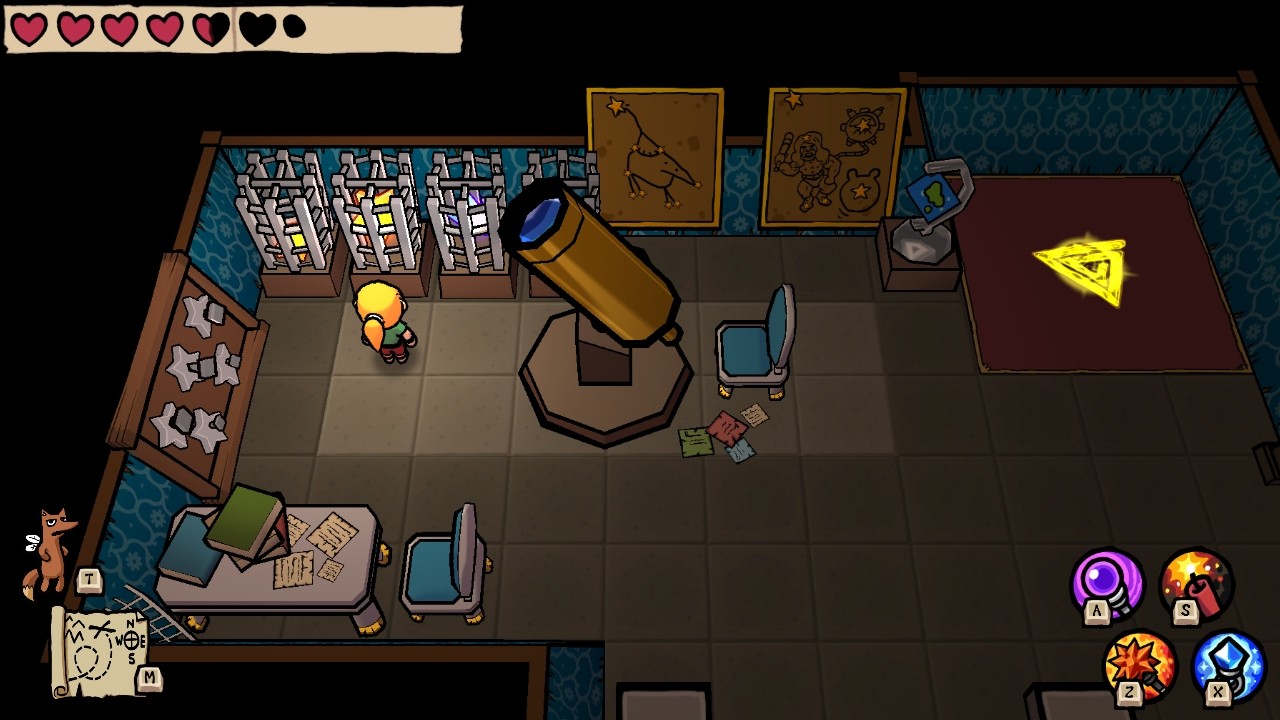Screen dimensions: 1280x720
Task: Select the purple magnifying lens item
Action: pos(1107,584)
